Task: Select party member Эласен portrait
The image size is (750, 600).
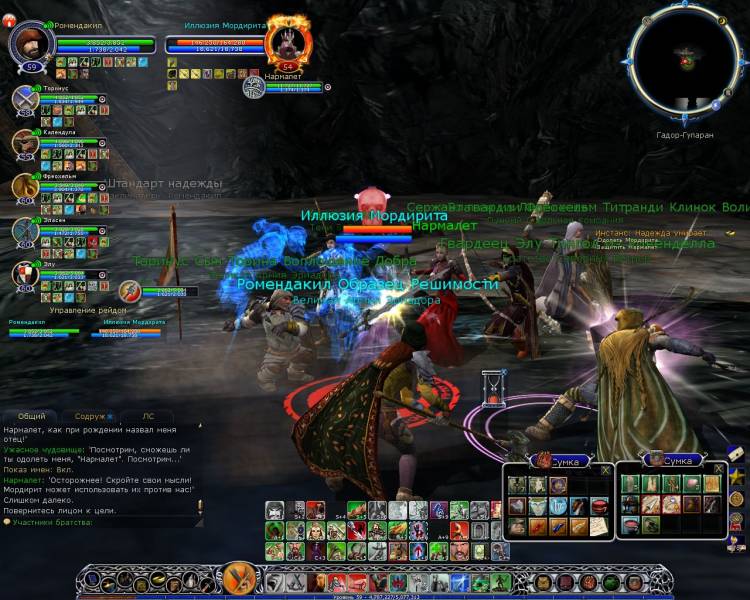Action: pyautogui.click(x=25, y=230)
